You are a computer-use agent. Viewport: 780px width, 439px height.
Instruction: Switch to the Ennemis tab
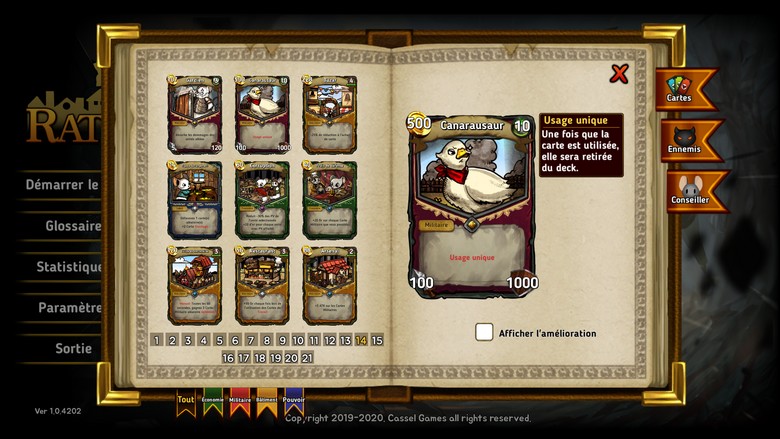pos(687,140)
